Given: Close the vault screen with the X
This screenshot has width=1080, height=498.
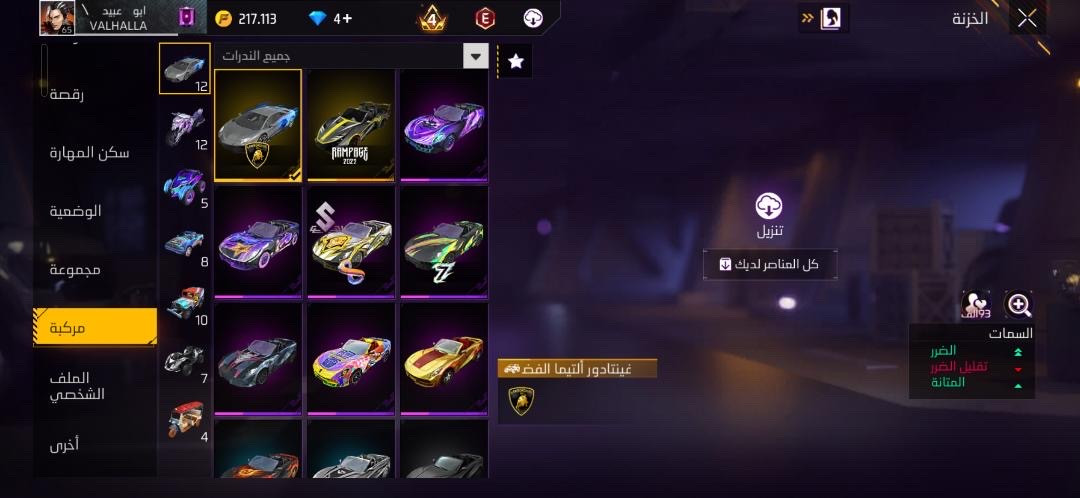Looking at the screenshot, I should click(1027, 18).
